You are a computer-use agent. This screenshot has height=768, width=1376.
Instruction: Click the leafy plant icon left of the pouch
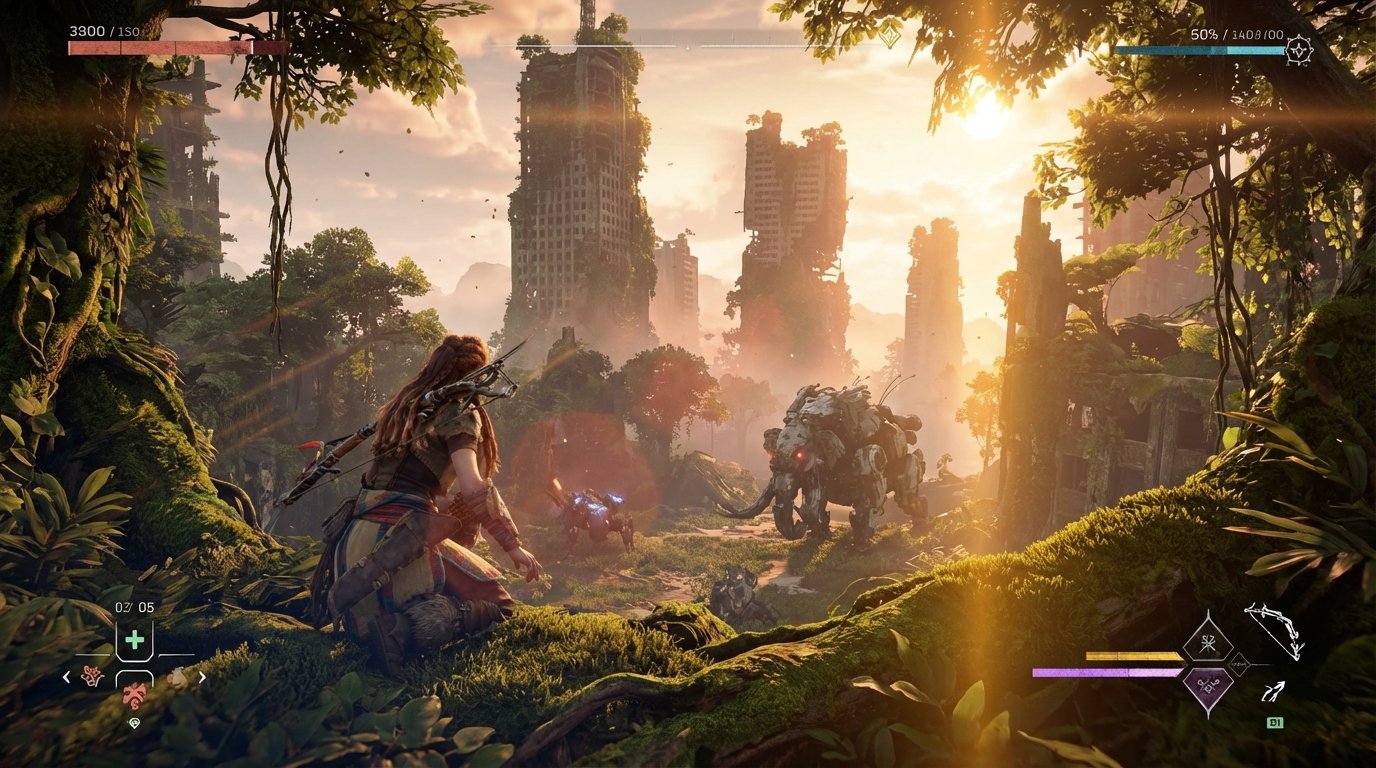[x=91, y=676]
